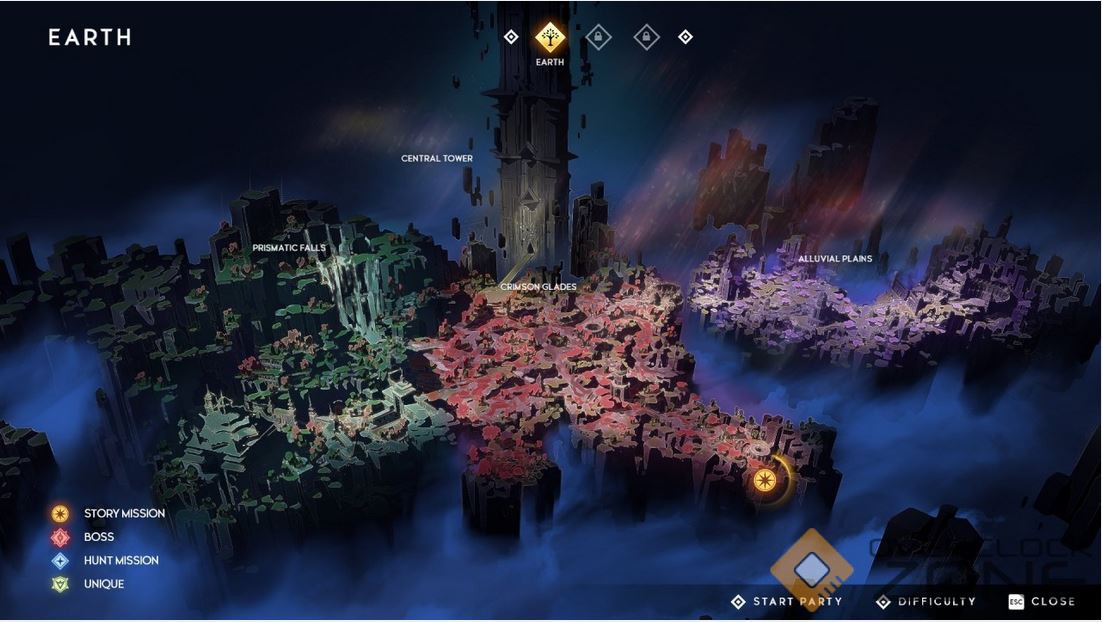The width and height of the screenshot is (1102, 622).
Task: Click the story mission marker on the map
Action: click(766, 479)
